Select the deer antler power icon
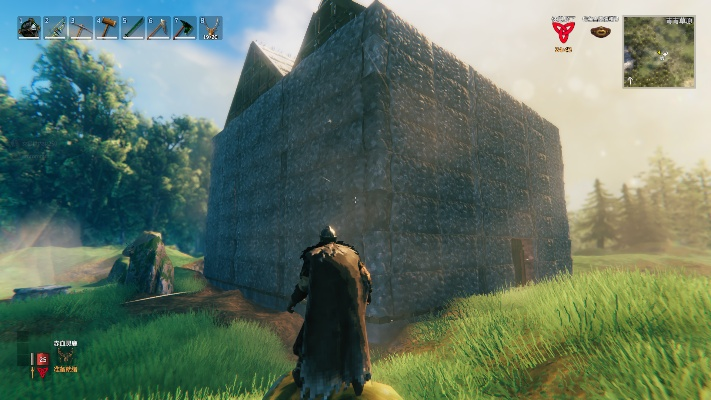This screenshot has height=400, width=711. 65,357
